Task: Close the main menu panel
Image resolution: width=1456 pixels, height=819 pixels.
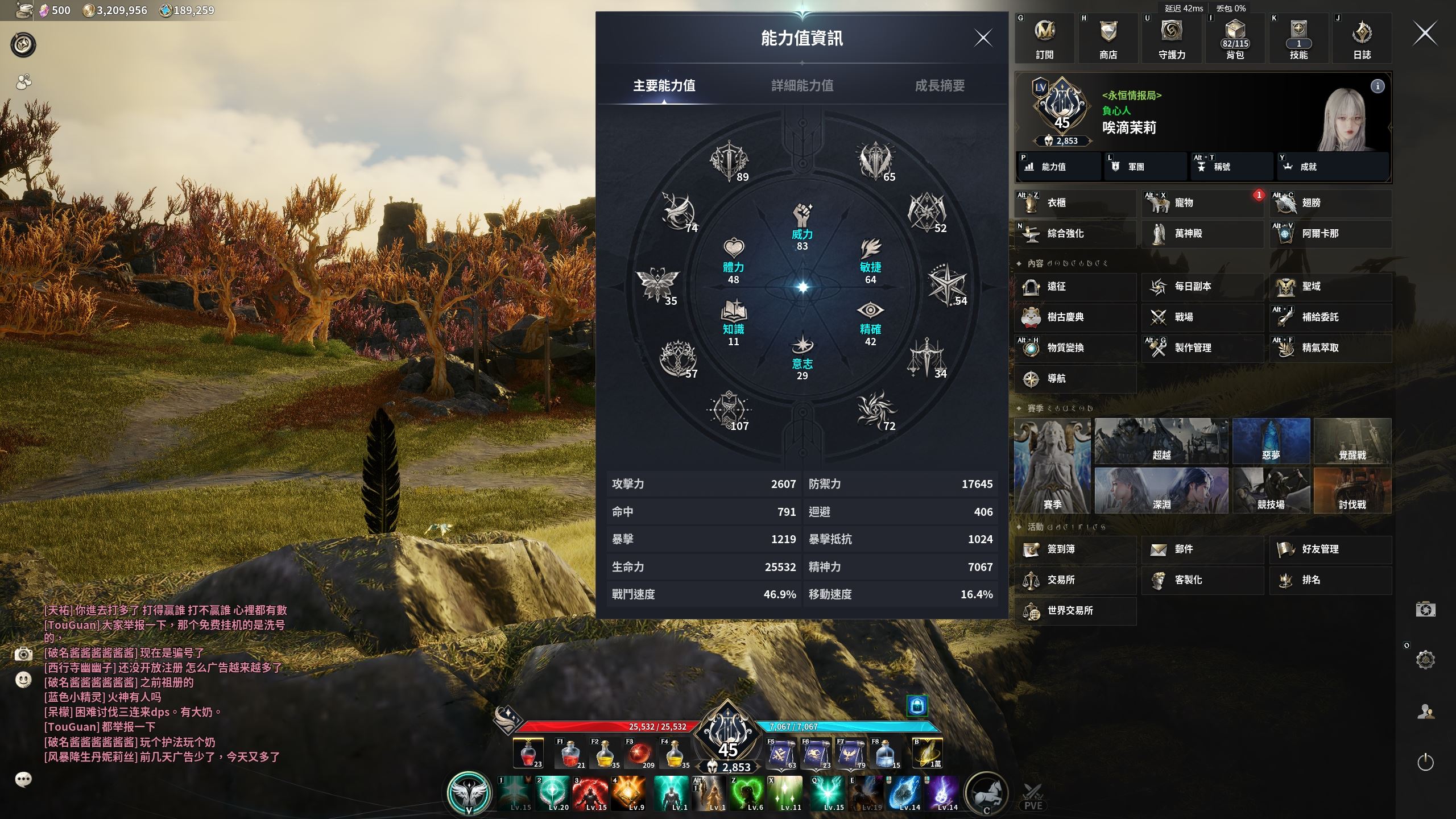Action: 1425,34
